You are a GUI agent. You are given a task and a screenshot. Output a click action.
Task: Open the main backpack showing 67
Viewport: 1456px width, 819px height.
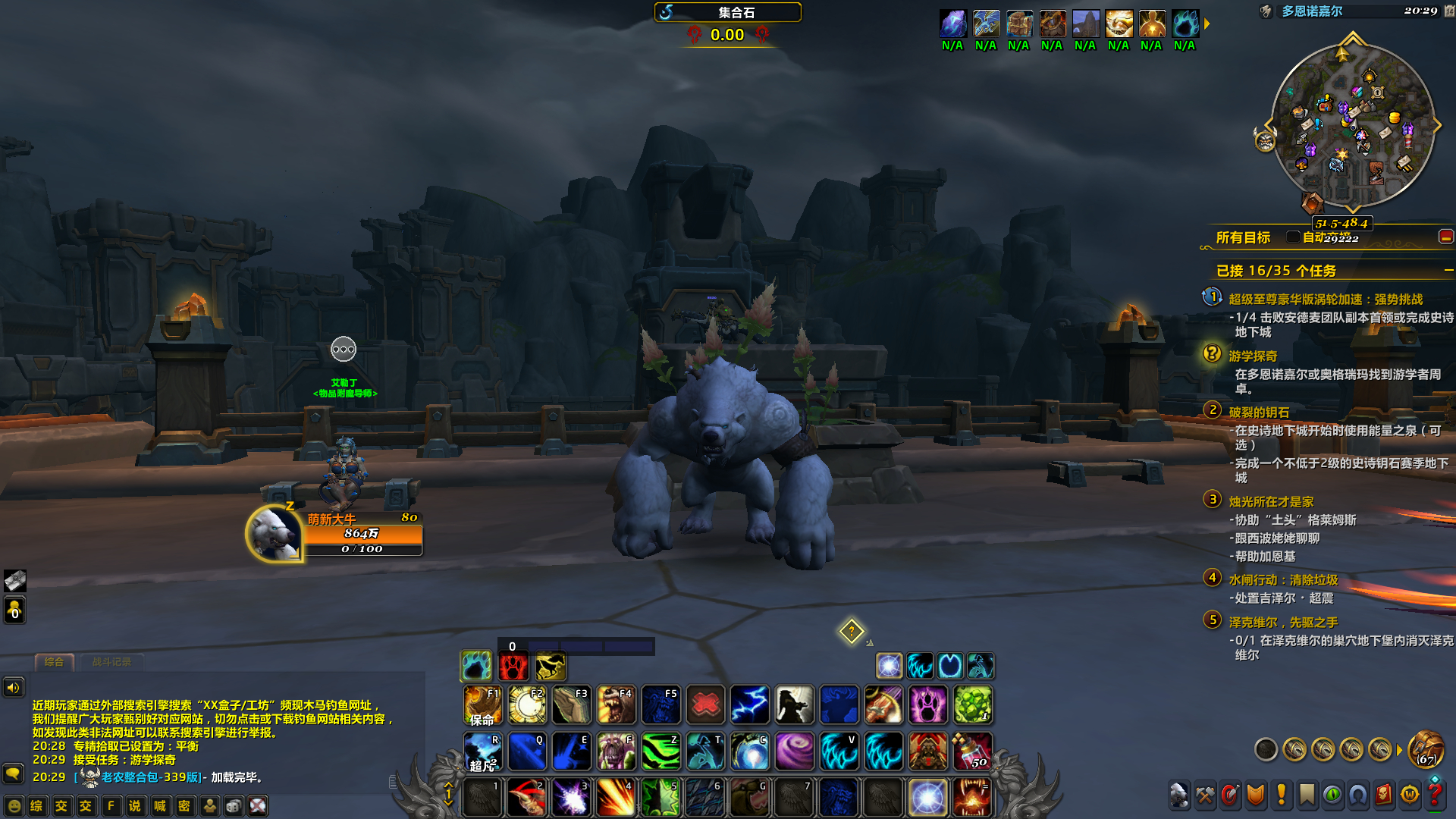click(x=1426, y=749)
